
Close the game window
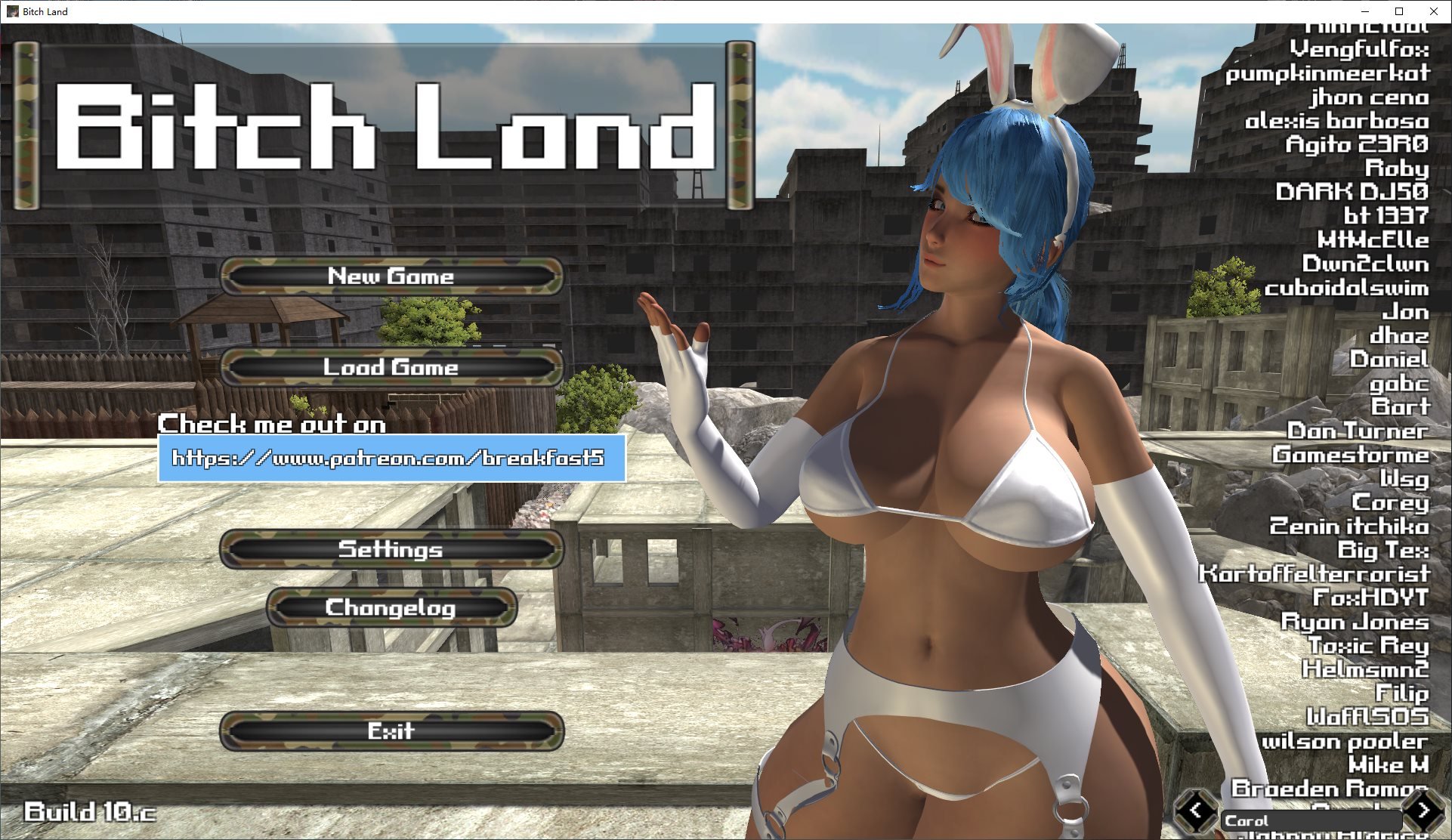click(x=1433, y=11)
